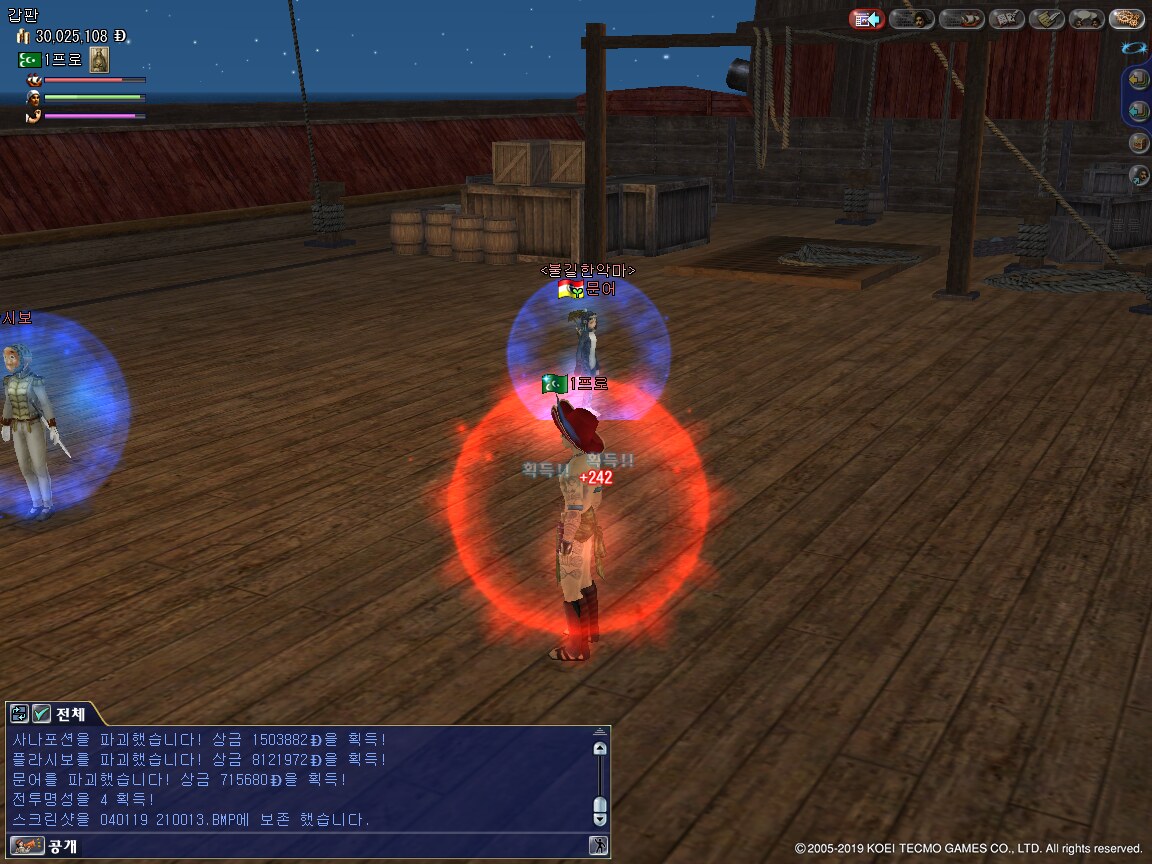Open the ship information menu
Viewport: 1152px width, 864px height.
point(962,19)
